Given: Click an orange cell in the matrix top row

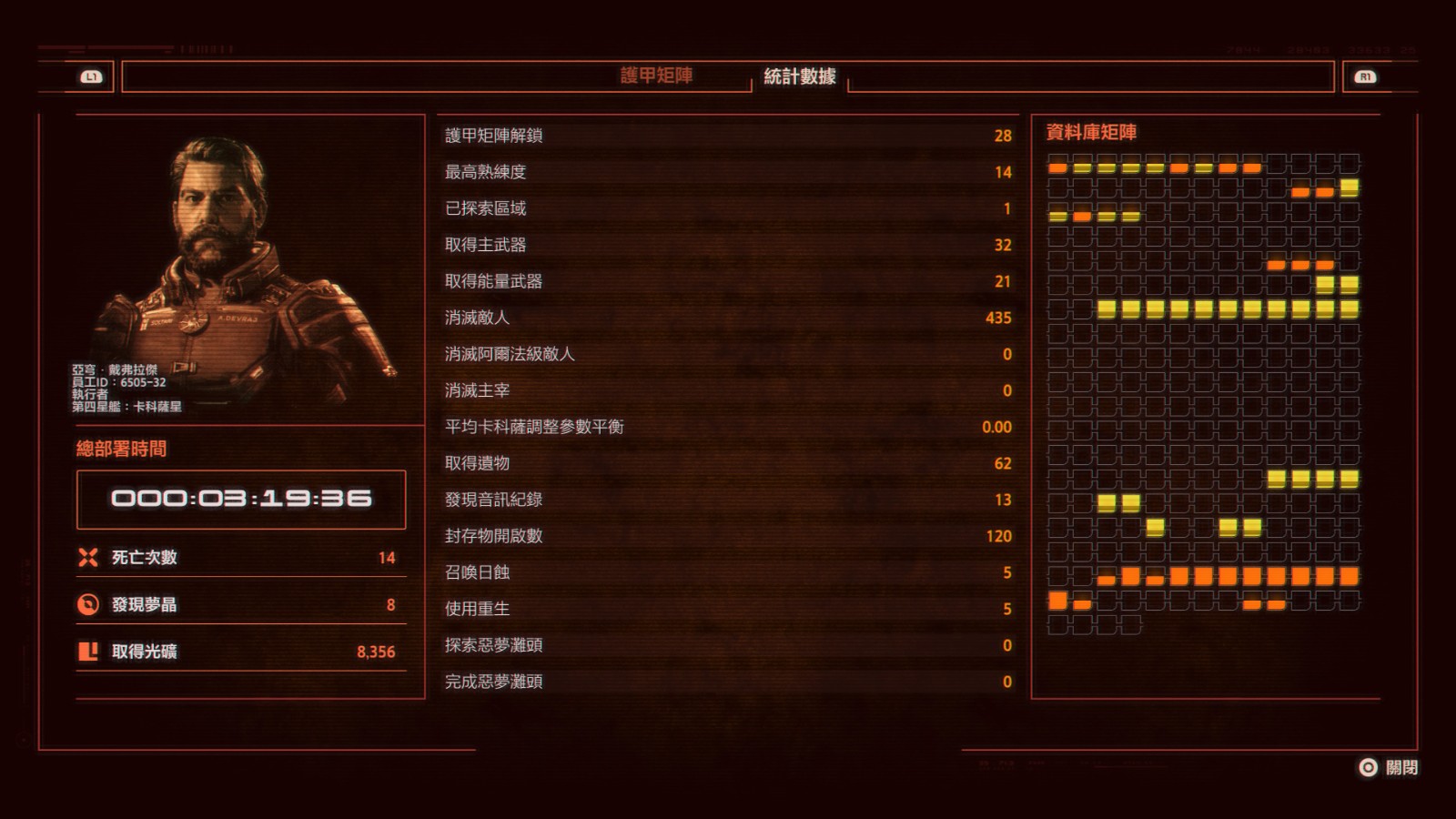Looking at the screenshot, I should click(1056, 167).
